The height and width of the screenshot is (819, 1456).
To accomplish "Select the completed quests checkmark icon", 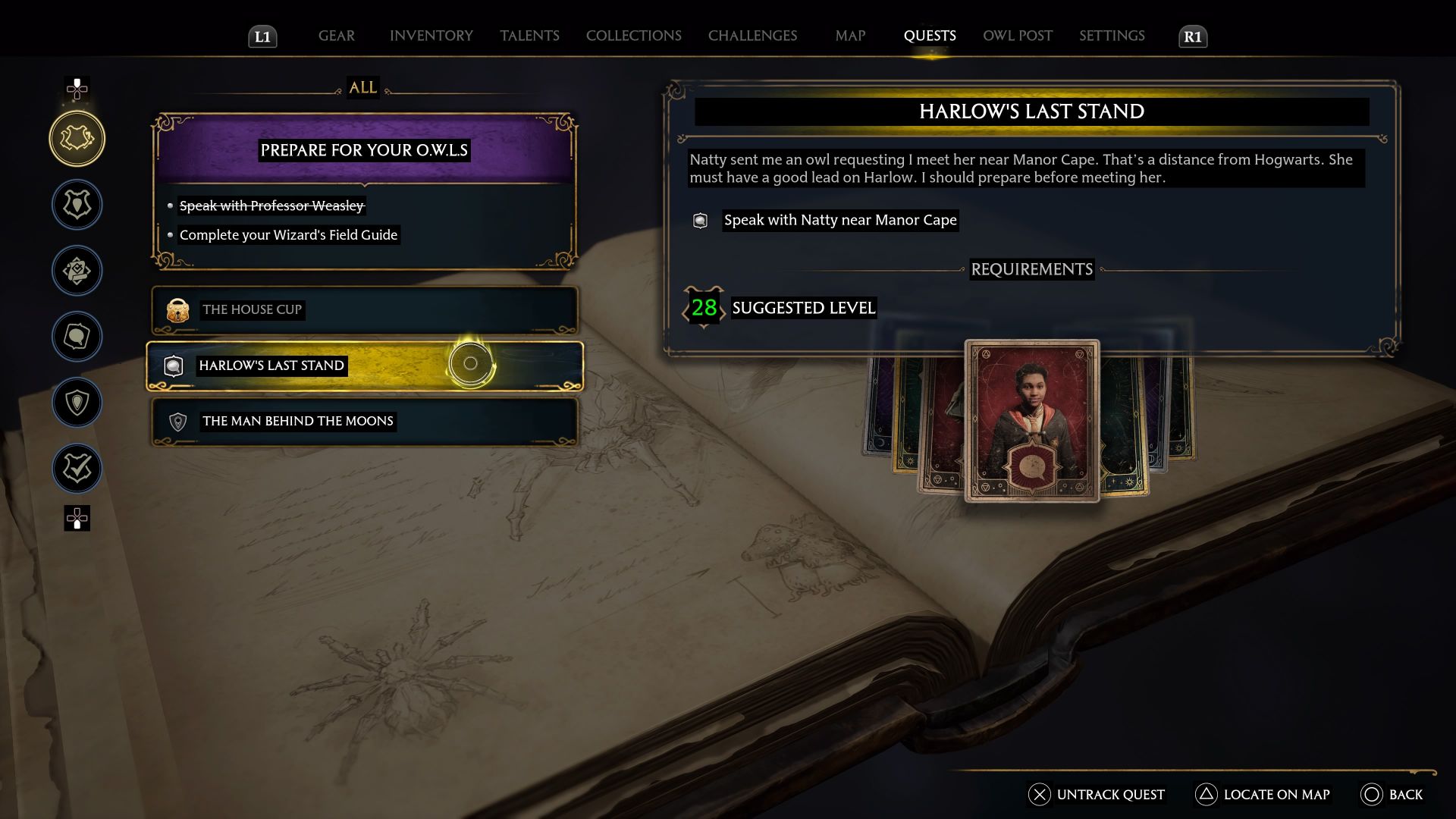I will point(77,468).
